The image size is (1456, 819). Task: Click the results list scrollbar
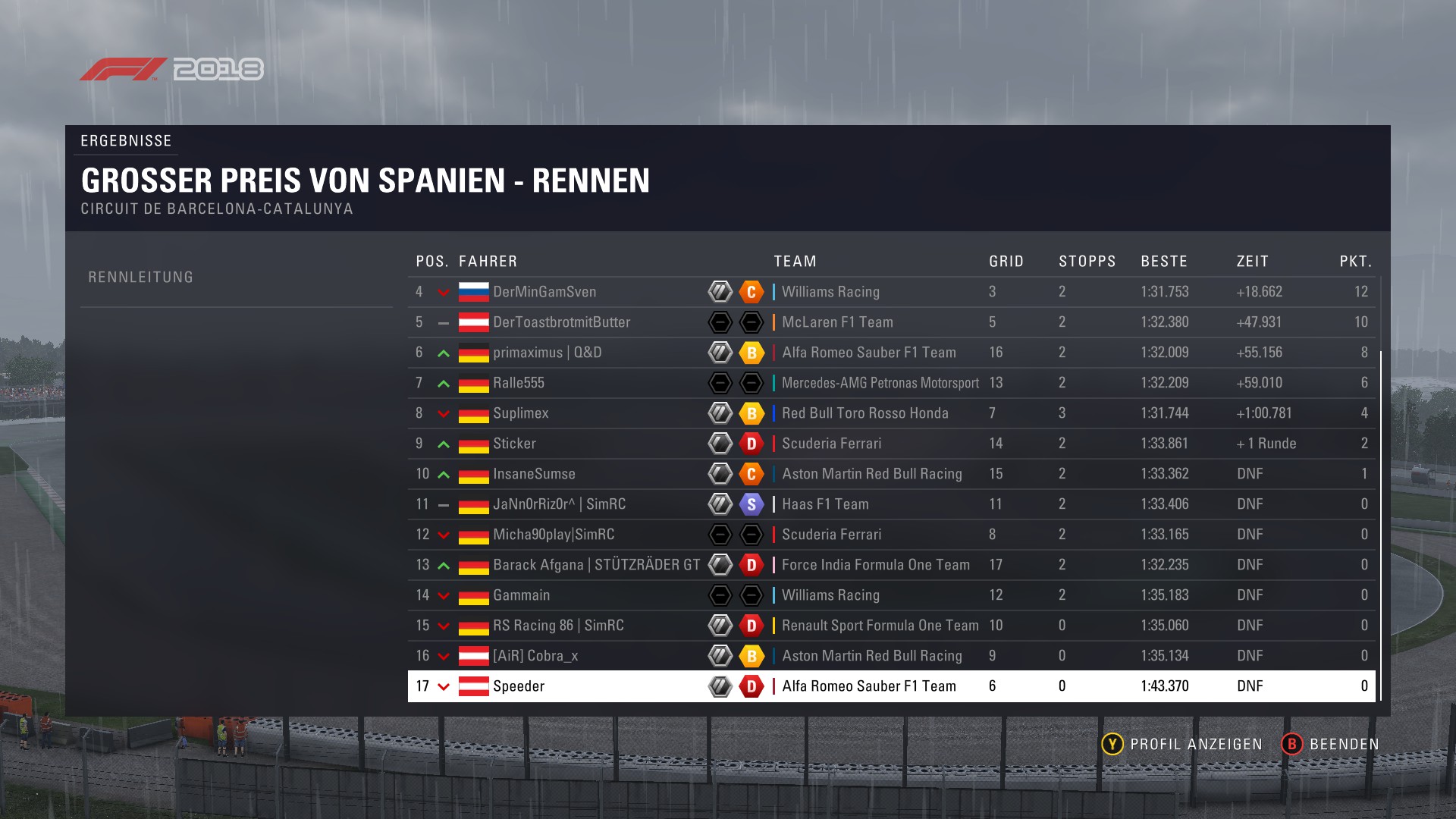(1381, 525)
